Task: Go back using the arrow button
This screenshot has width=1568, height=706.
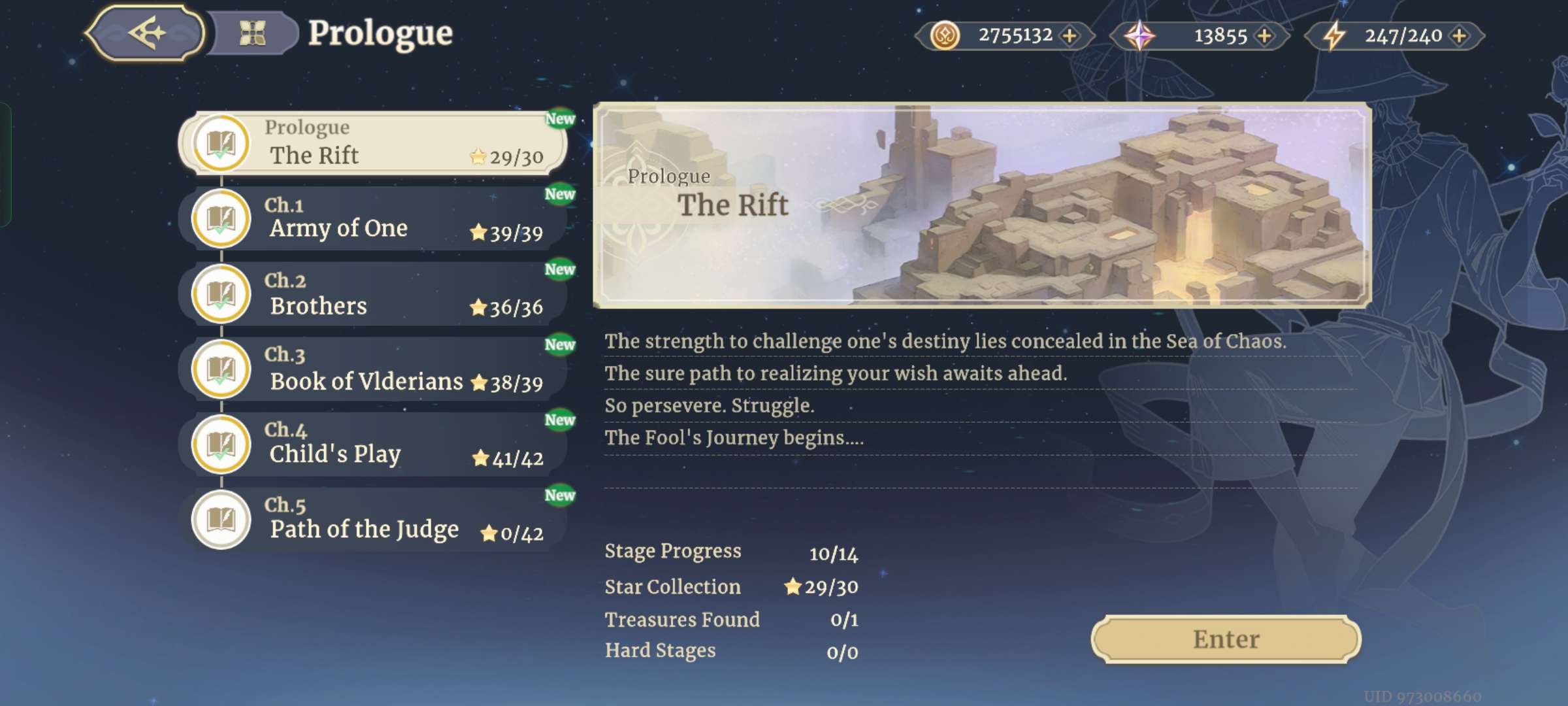Action: point(145,33)
